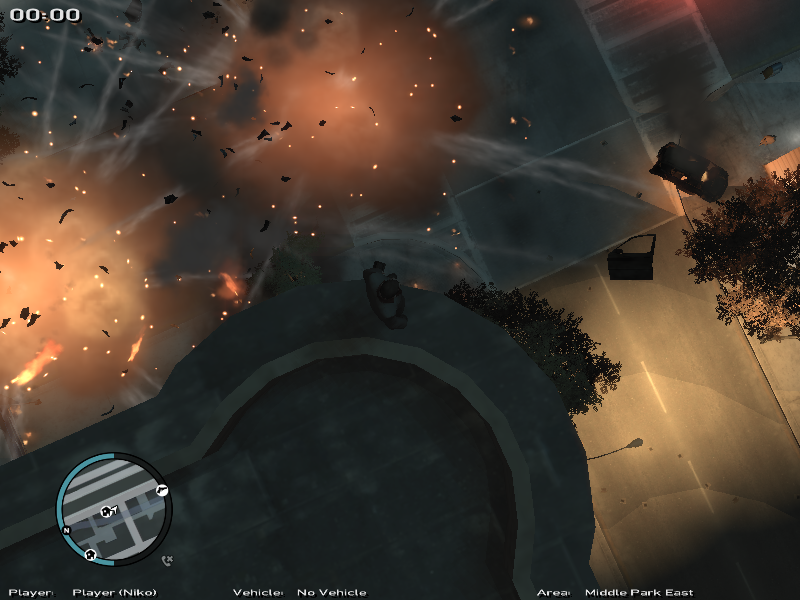Click the circular radar minimap

[113, 511]
